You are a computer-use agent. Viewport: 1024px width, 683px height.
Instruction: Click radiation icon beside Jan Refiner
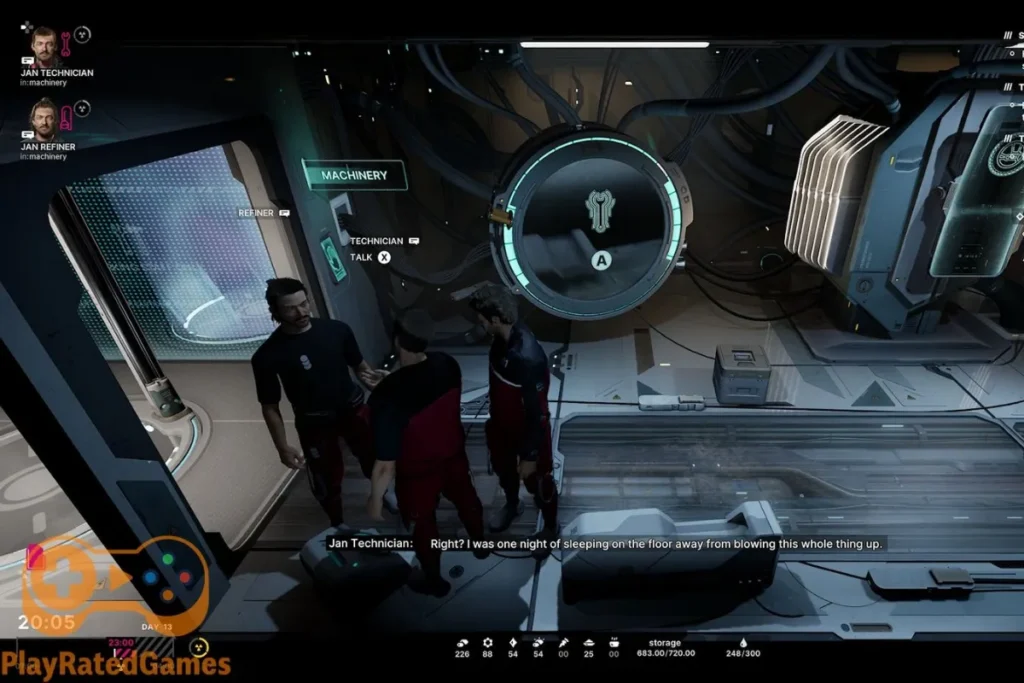coord(83,108)
